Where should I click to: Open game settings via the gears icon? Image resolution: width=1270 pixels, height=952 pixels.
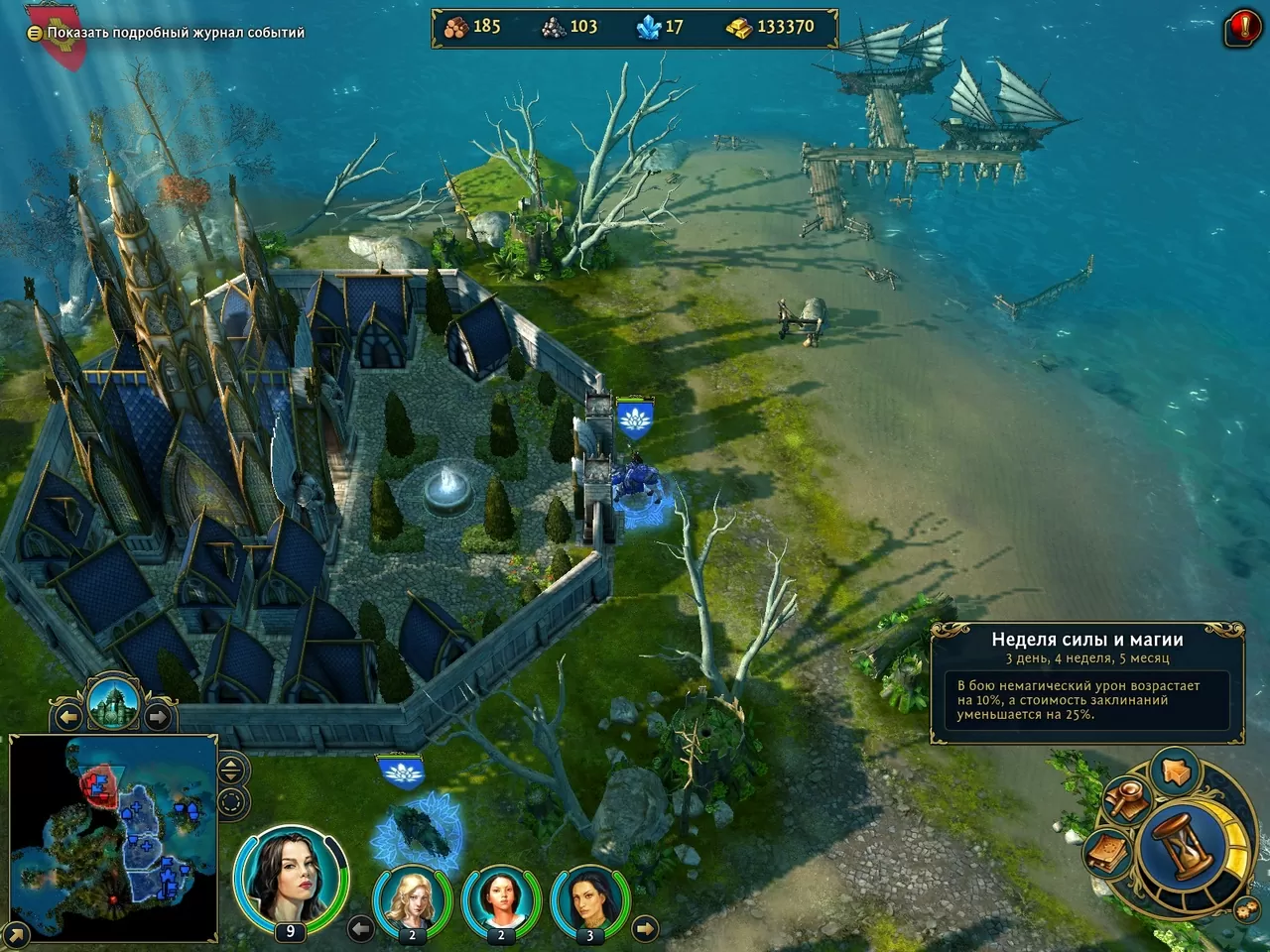tap(1246, 908)
